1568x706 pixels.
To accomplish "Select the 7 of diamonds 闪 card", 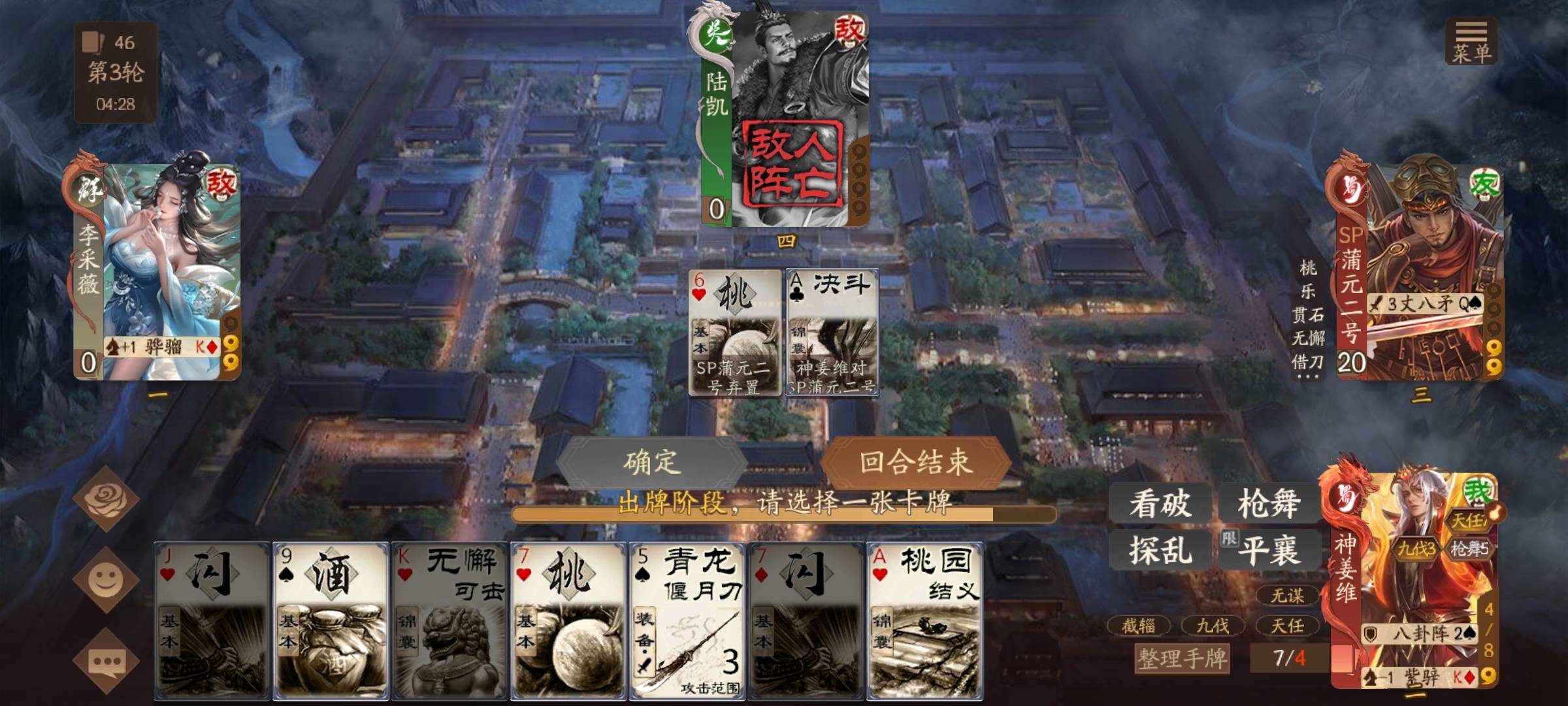I will pos(806,621).
